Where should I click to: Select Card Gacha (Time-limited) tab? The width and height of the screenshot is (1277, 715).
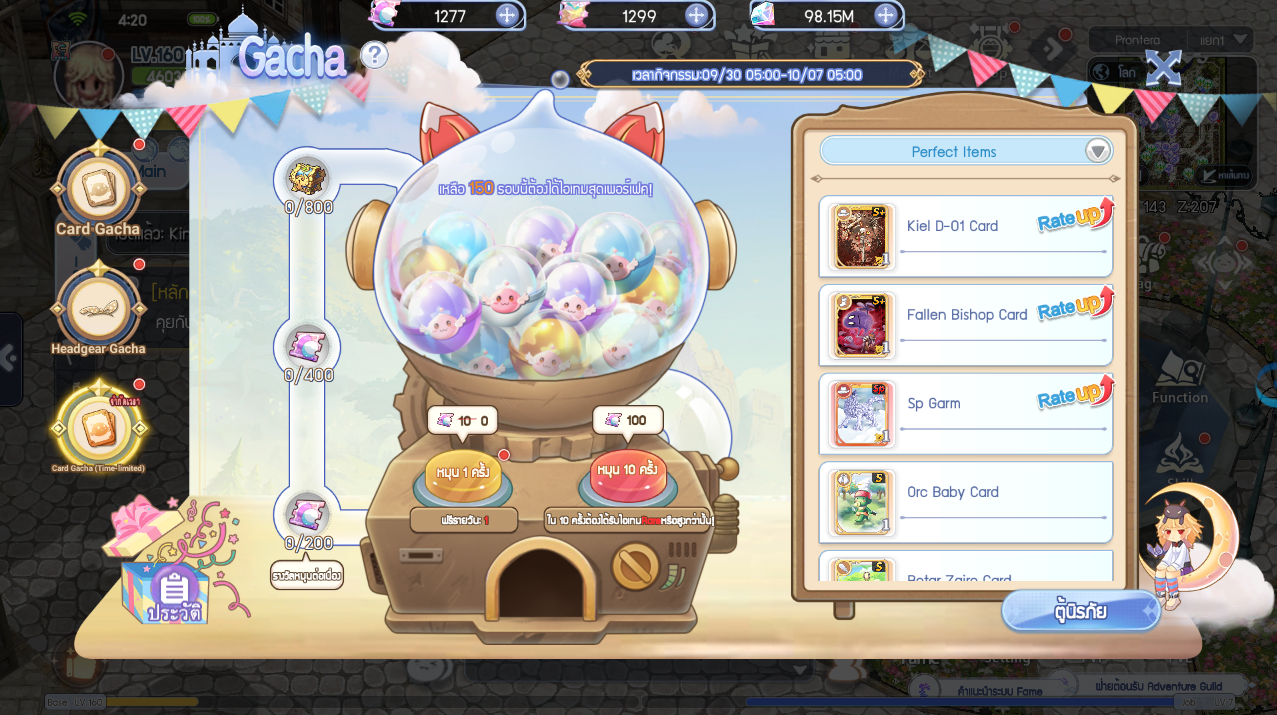click(x=98, y=427)
